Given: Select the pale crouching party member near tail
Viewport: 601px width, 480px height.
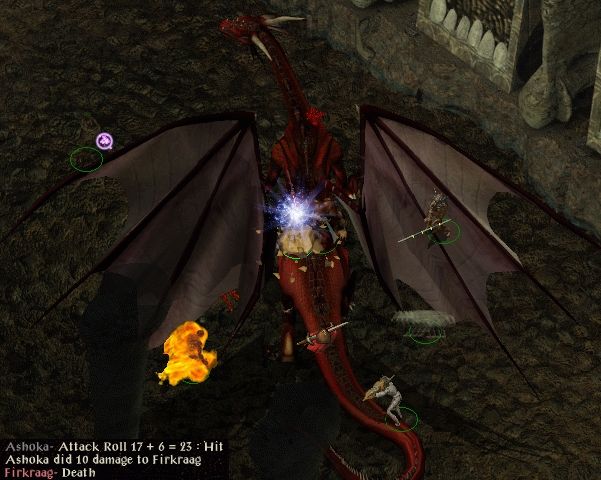Looking at the screenshot, I should point(390,398).
